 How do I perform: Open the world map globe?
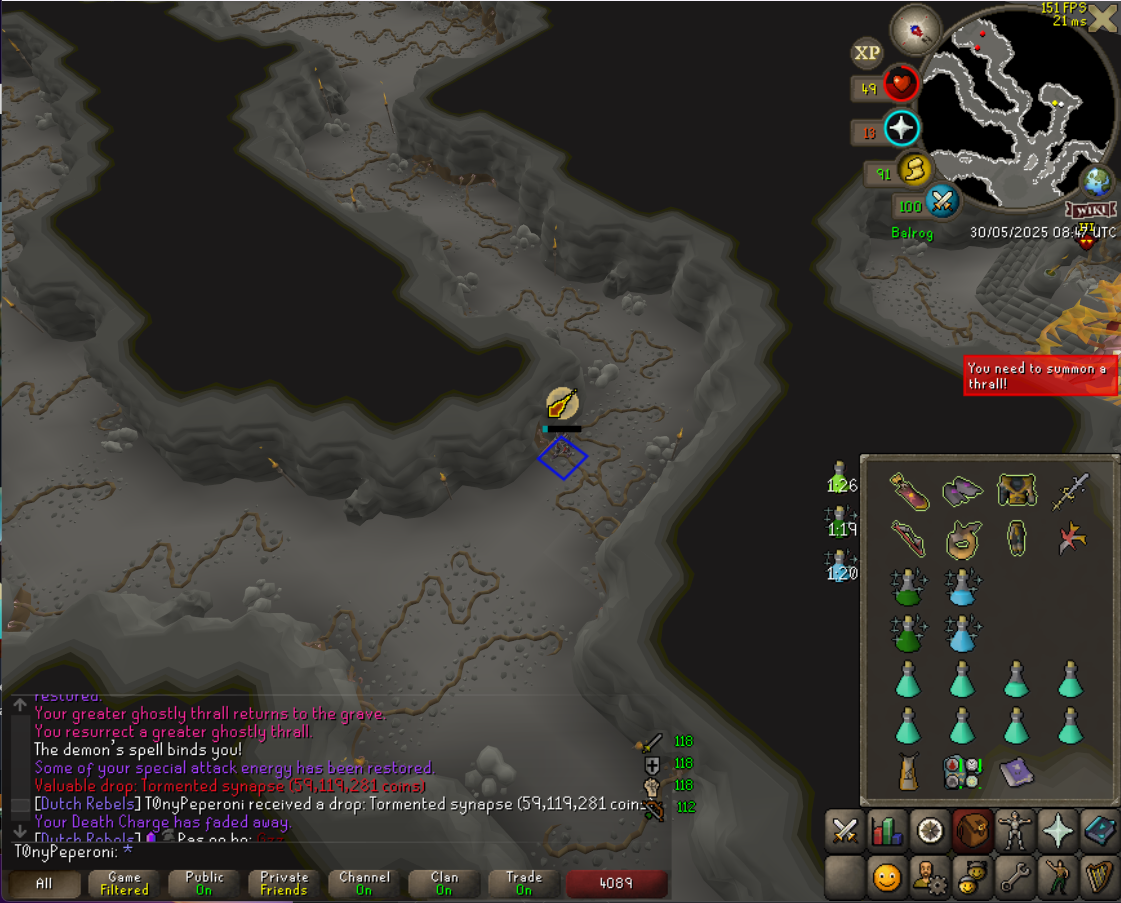coord(1097,182)
